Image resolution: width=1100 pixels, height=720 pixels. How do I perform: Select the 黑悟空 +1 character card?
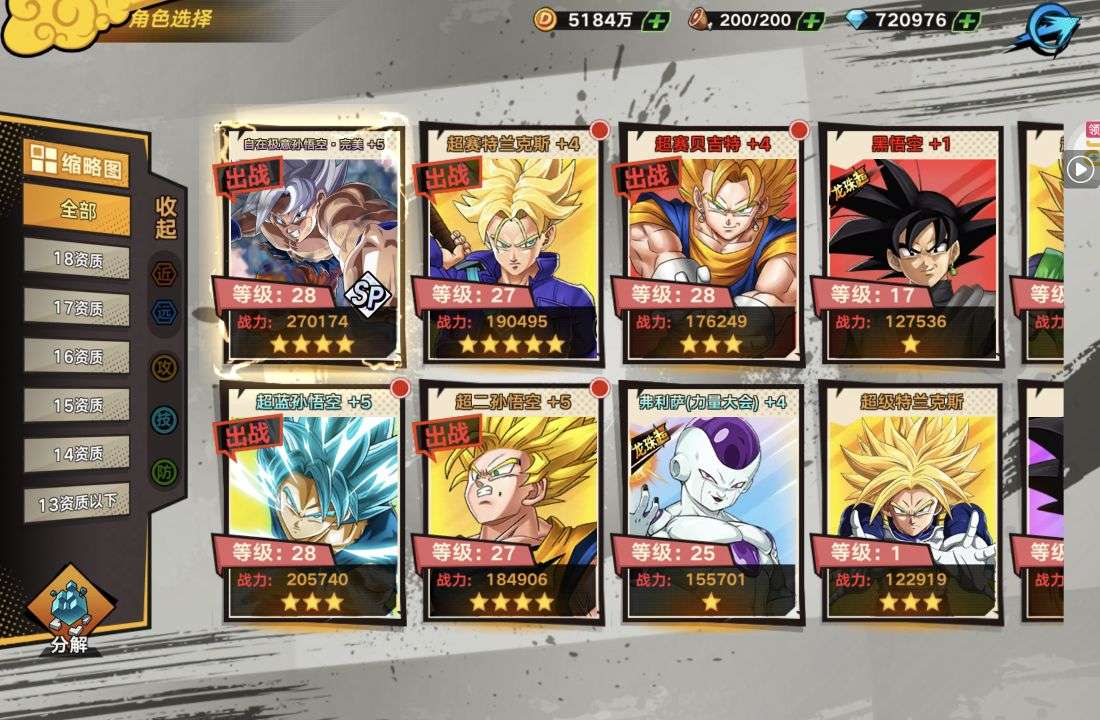tap(910, 245)
